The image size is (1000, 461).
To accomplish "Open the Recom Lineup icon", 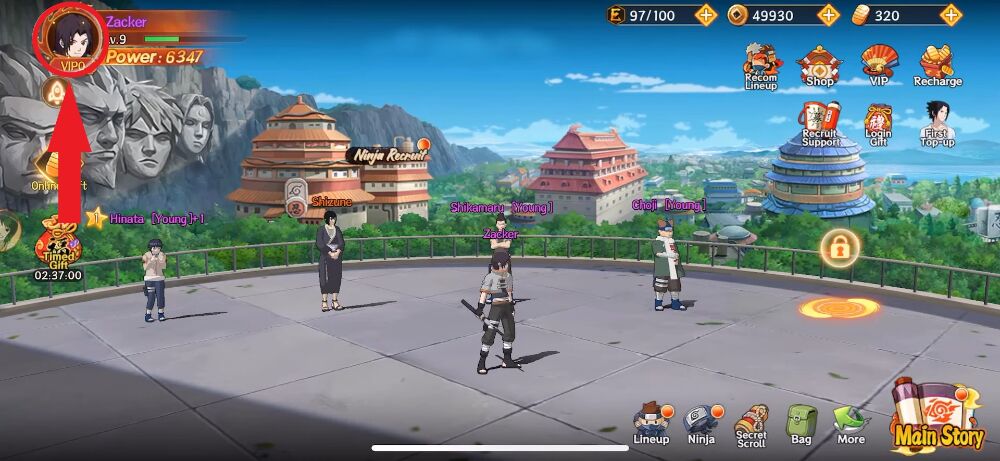I will point(761,65).
